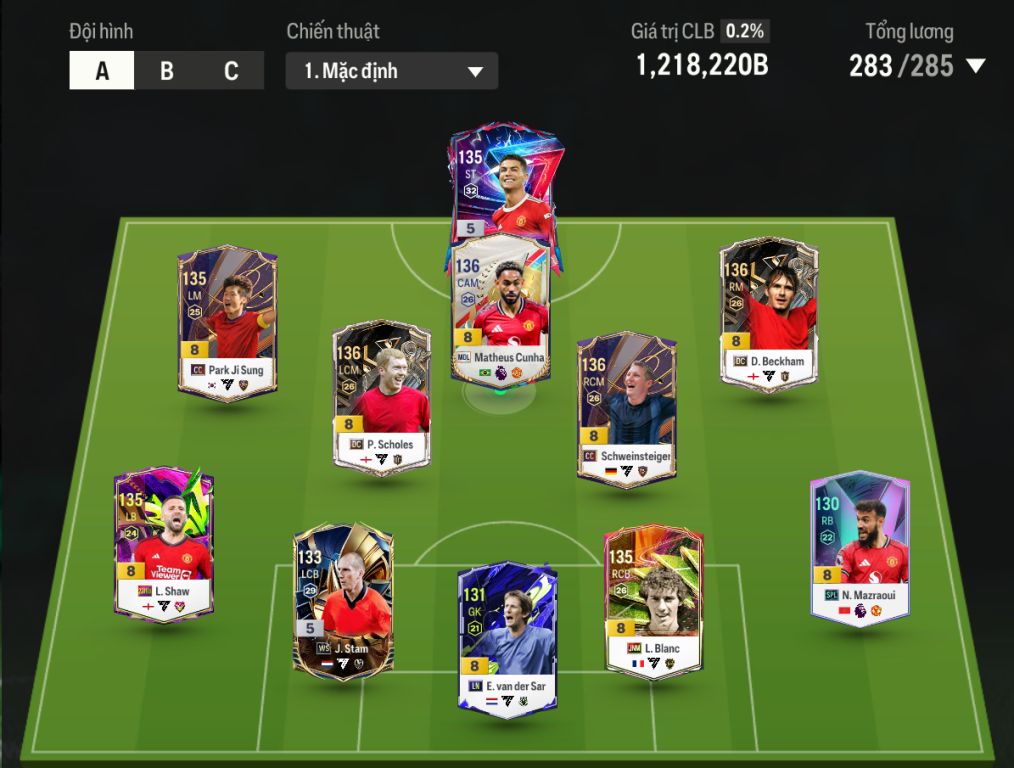Switch to squad tab C
Viewport: 1014px width, 768px height.
click(x=231, y=71)
